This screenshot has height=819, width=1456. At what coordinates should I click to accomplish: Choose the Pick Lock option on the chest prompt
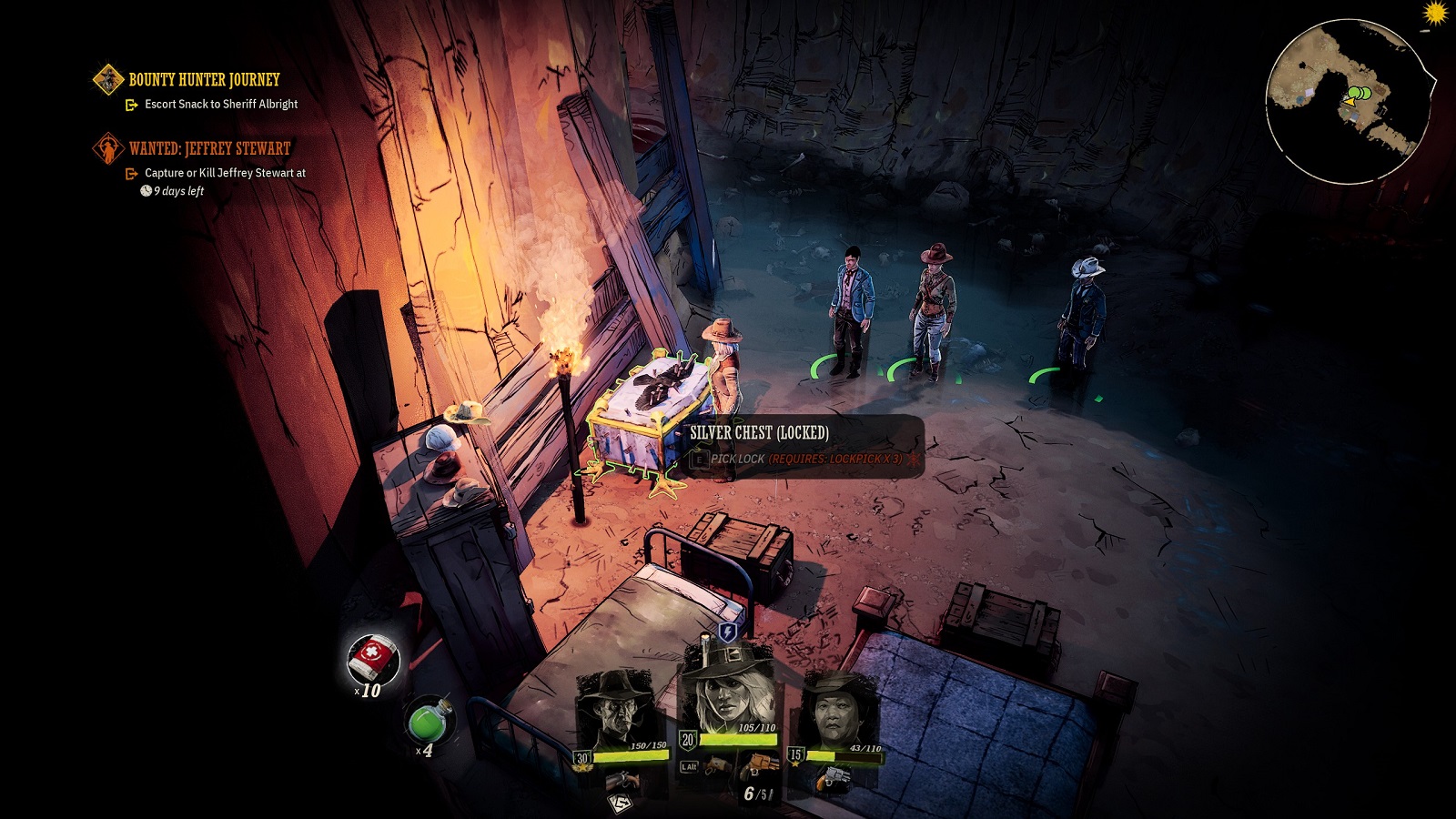(738, 459)
